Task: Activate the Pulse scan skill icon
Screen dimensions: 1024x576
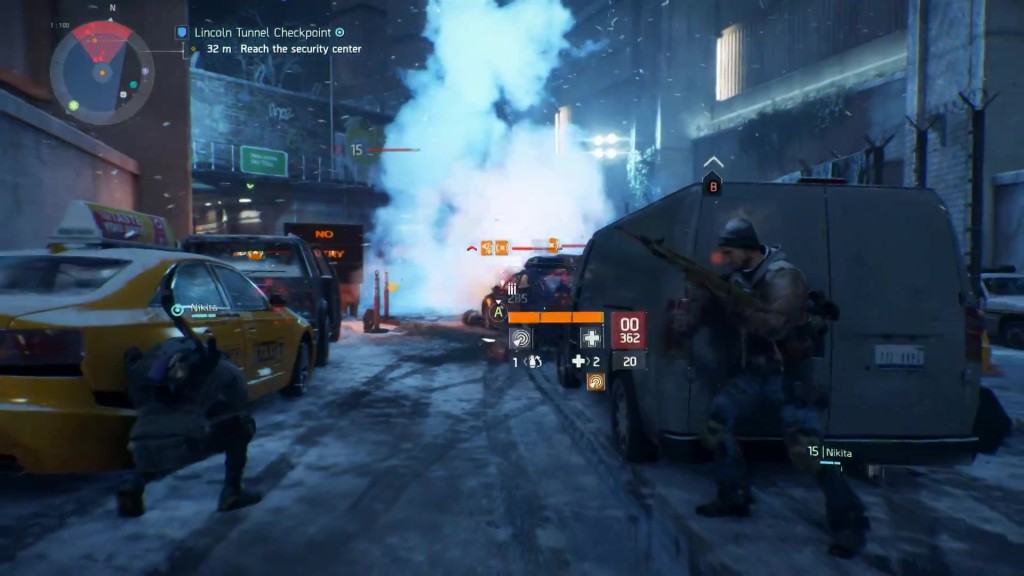Action: tap(521, 338)
